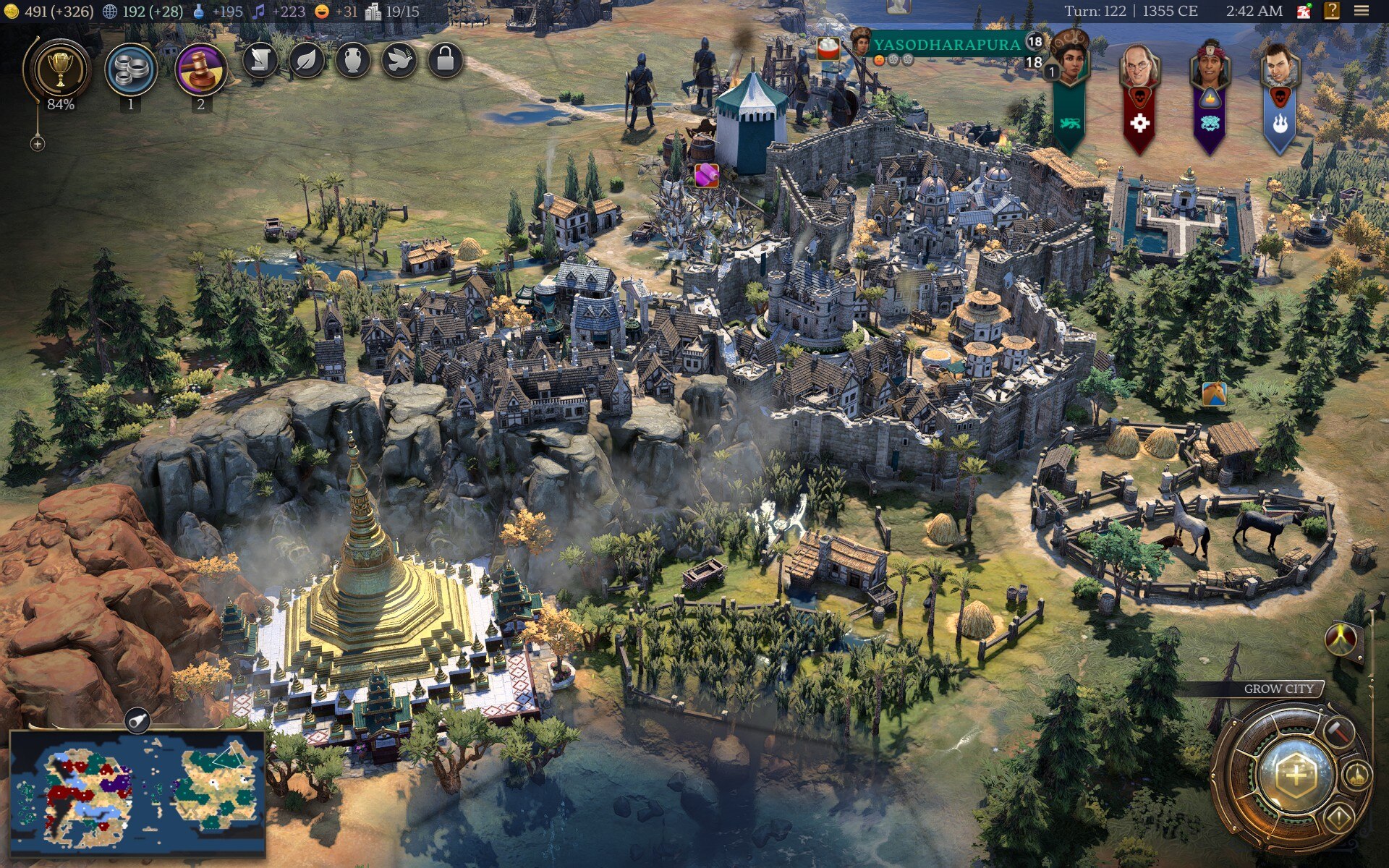
Task: Open the tech tree rings icon
Action: [130, 70]
